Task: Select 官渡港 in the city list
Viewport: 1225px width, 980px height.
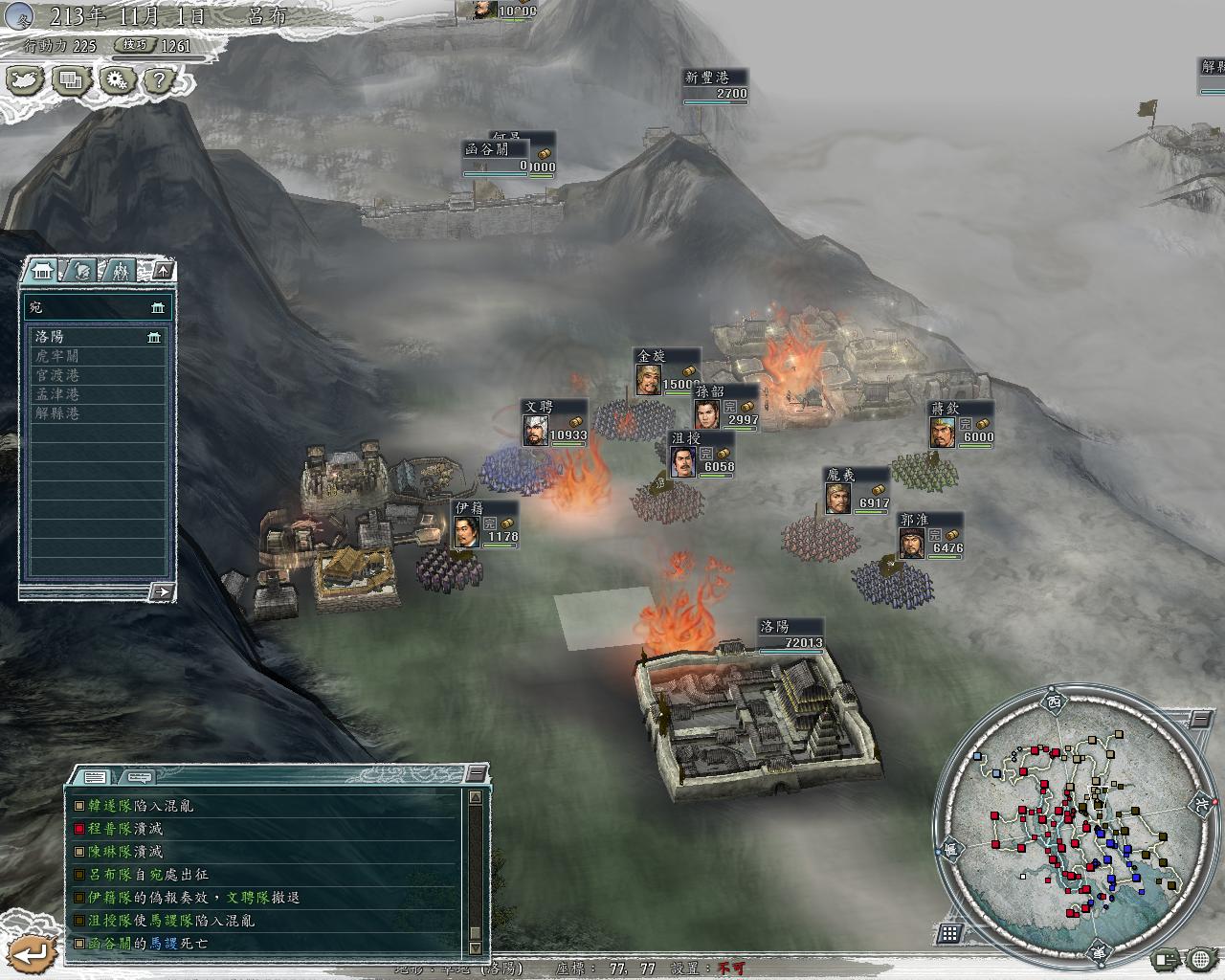Action: tap(57, 375)
